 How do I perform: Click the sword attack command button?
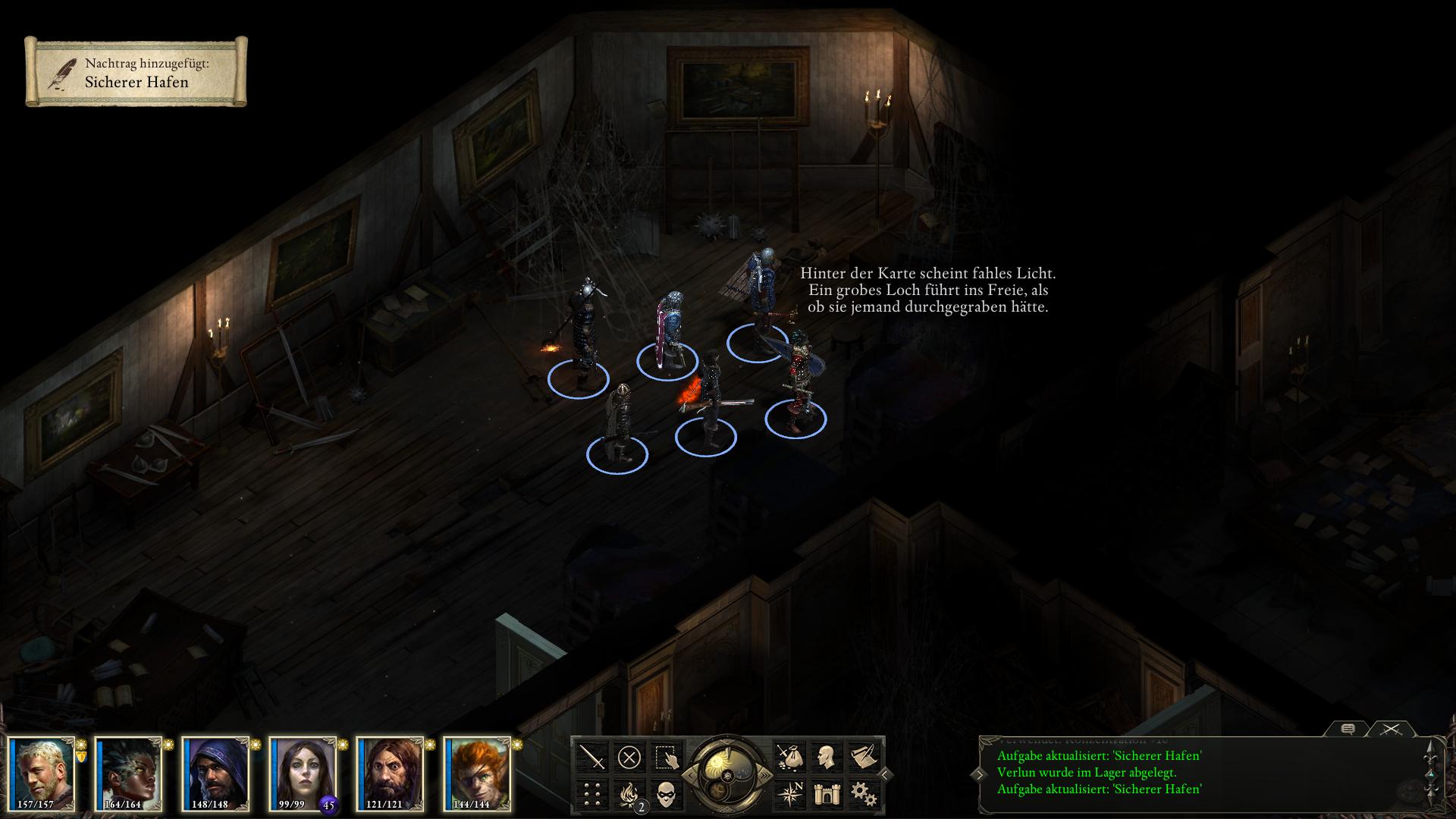click(x=592, y=757)
